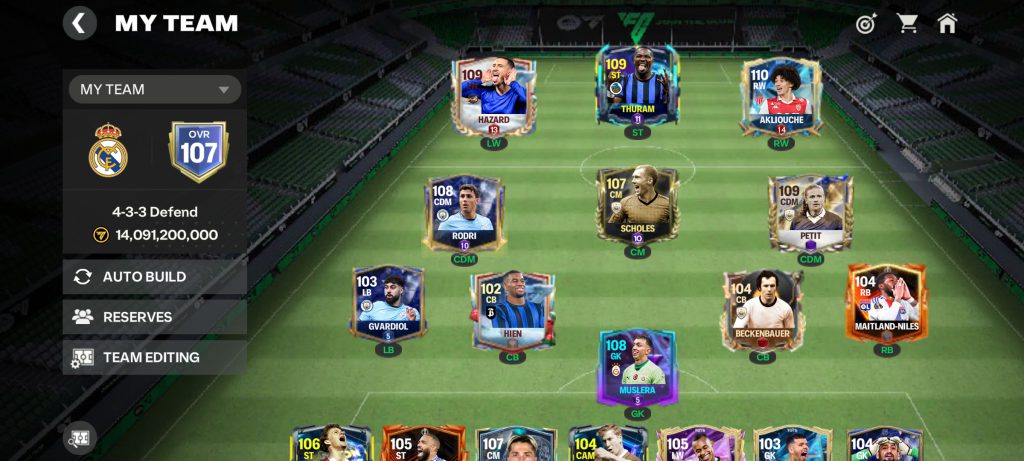
Task: Select goalkeeper Muslera's card
Action: coord(637,367)
